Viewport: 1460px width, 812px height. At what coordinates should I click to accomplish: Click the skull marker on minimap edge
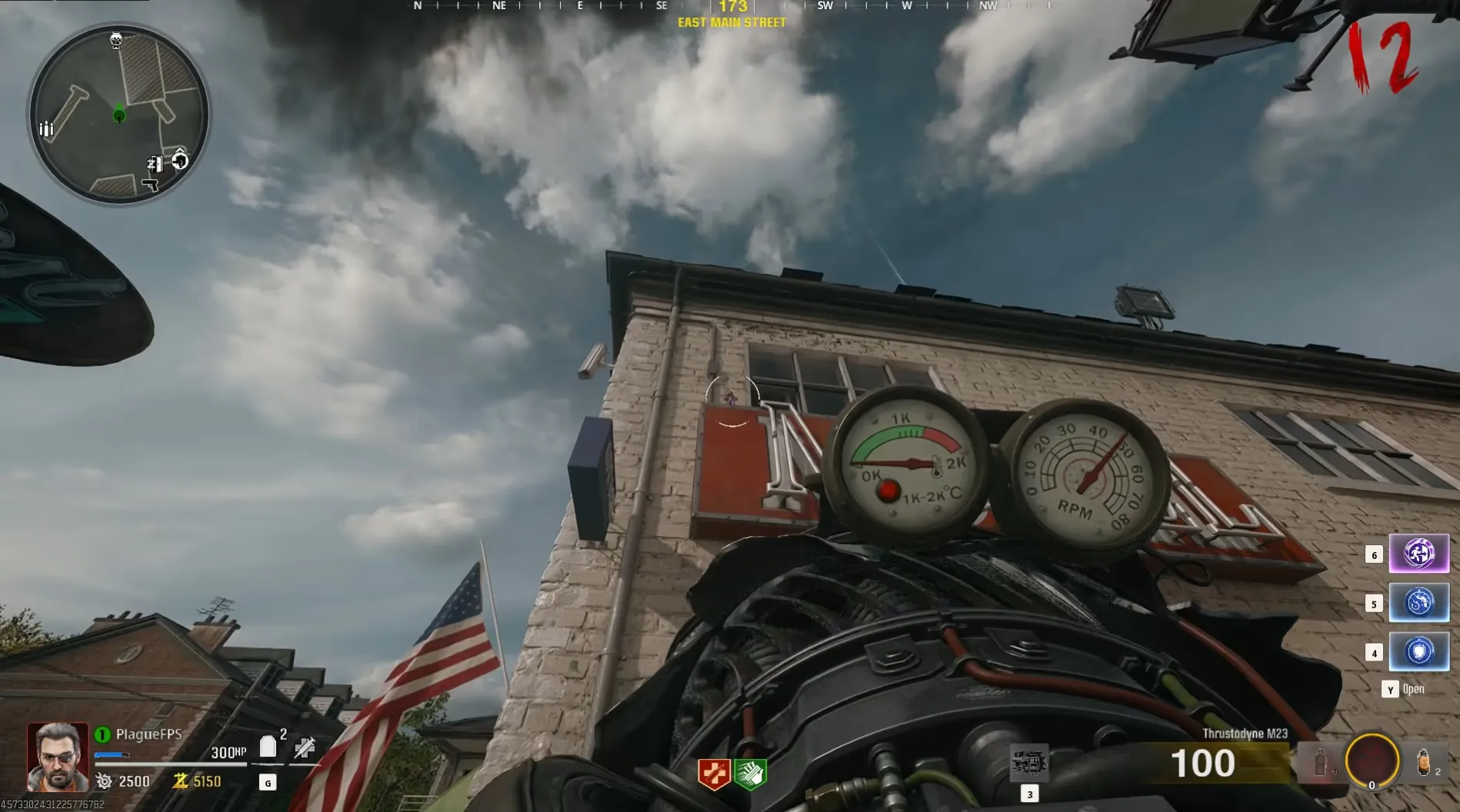(116, 40)
